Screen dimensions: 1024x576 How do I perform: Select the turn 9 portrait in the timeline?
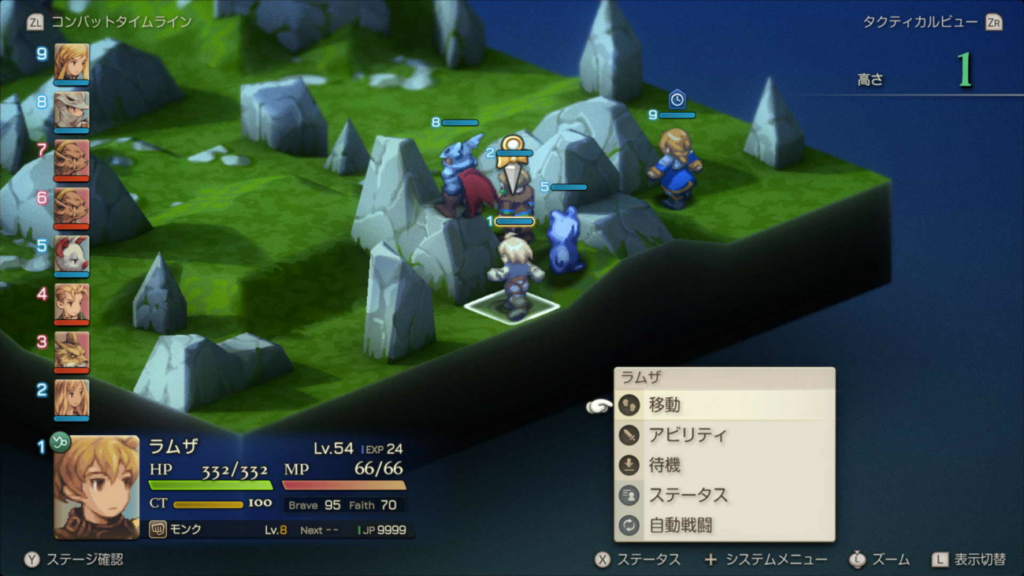71,62
